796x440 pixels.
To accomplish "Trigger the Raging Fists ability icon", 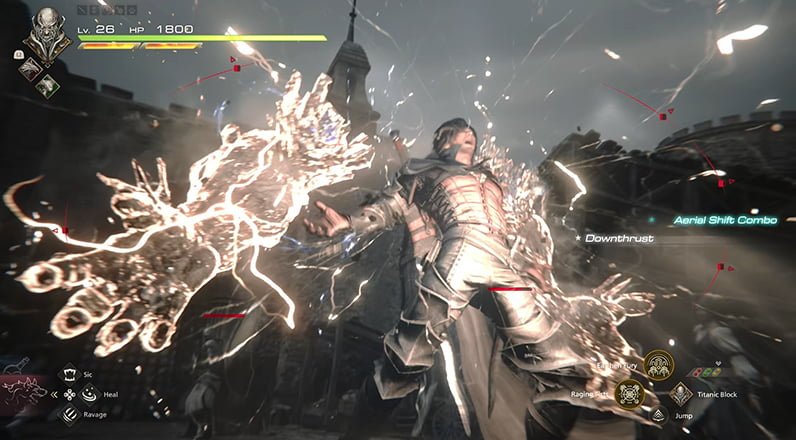I will point(628,395).
